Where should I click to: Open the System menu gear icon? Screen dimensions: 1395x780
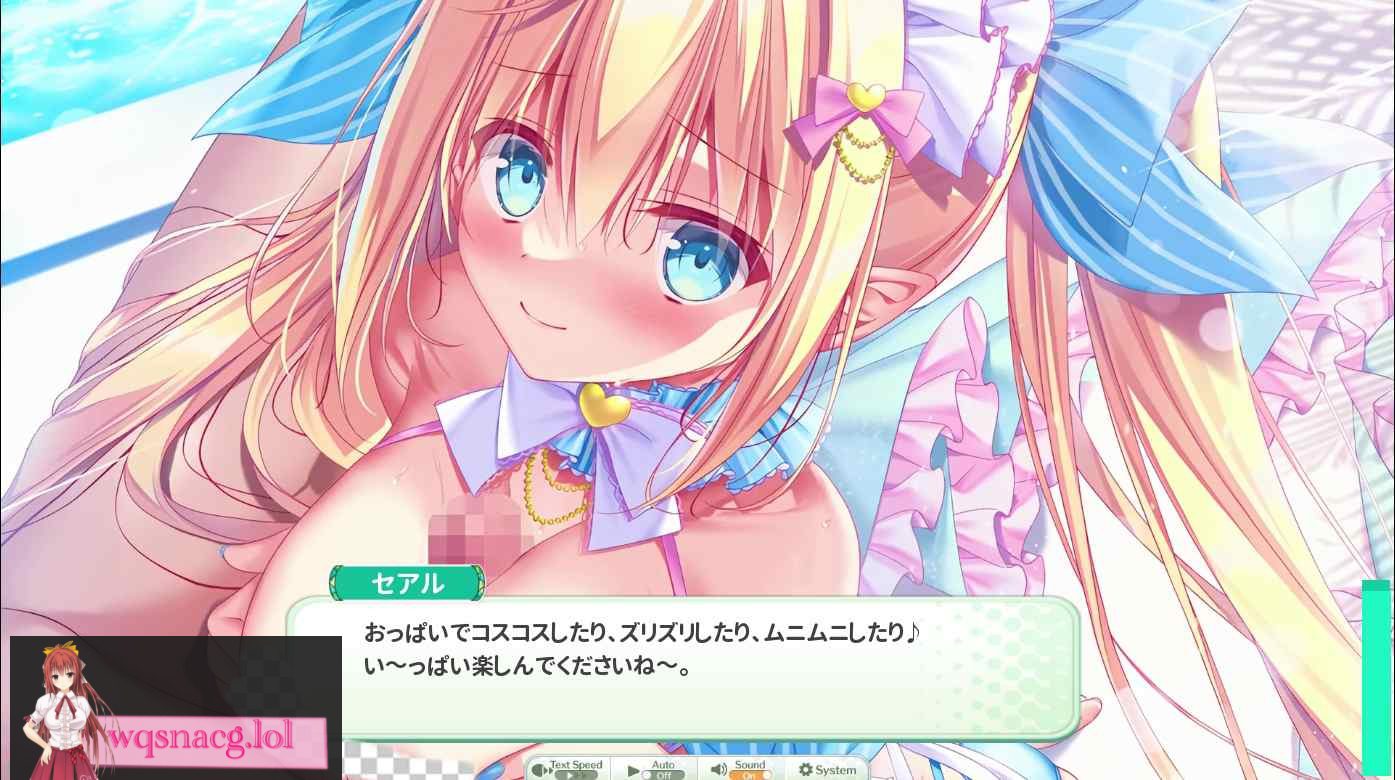pyautogui.click(x=805, y=768)
